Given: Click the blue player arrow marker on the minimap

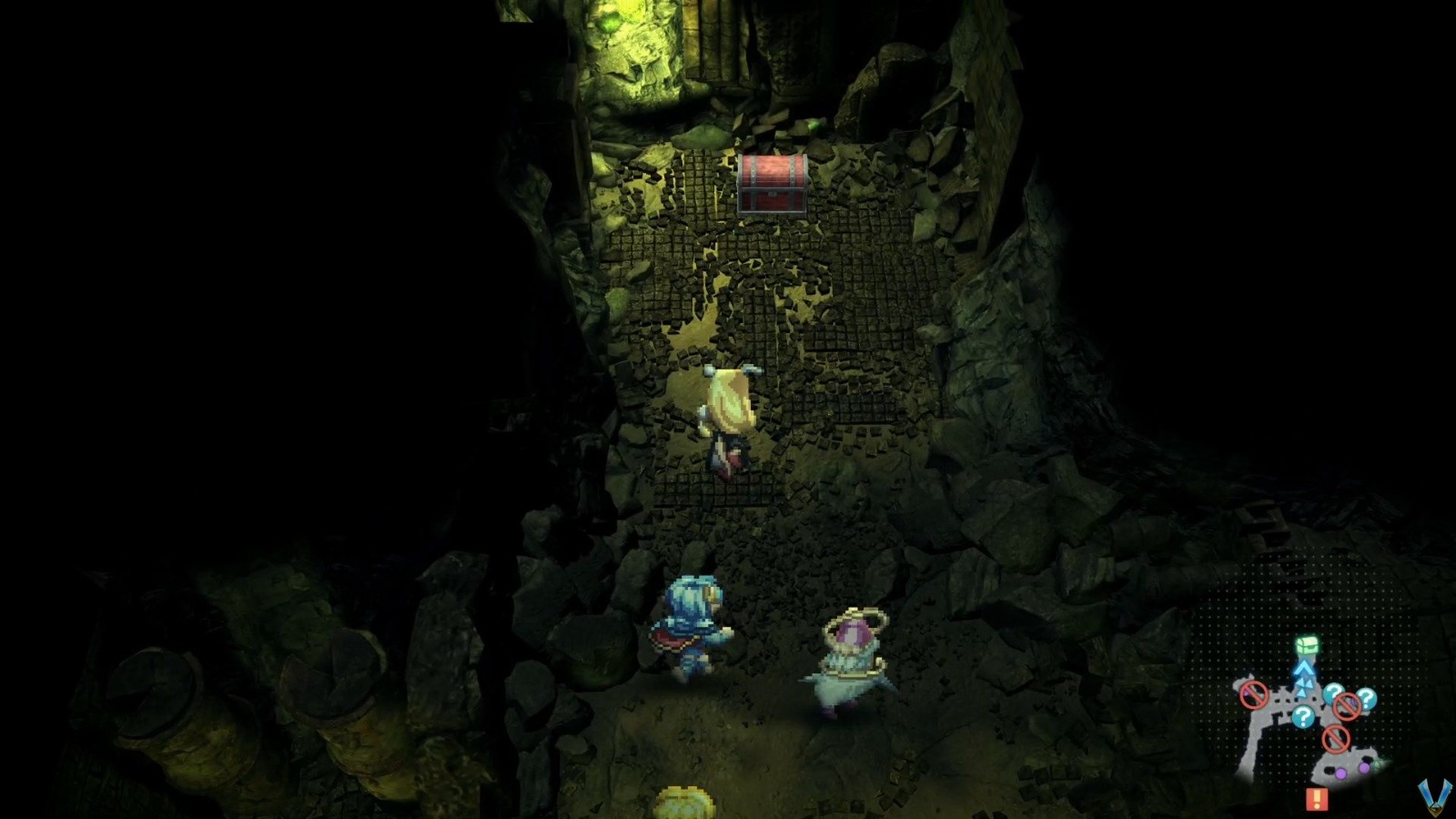Looking at the screenshot, I should (x=1304, y=671).
